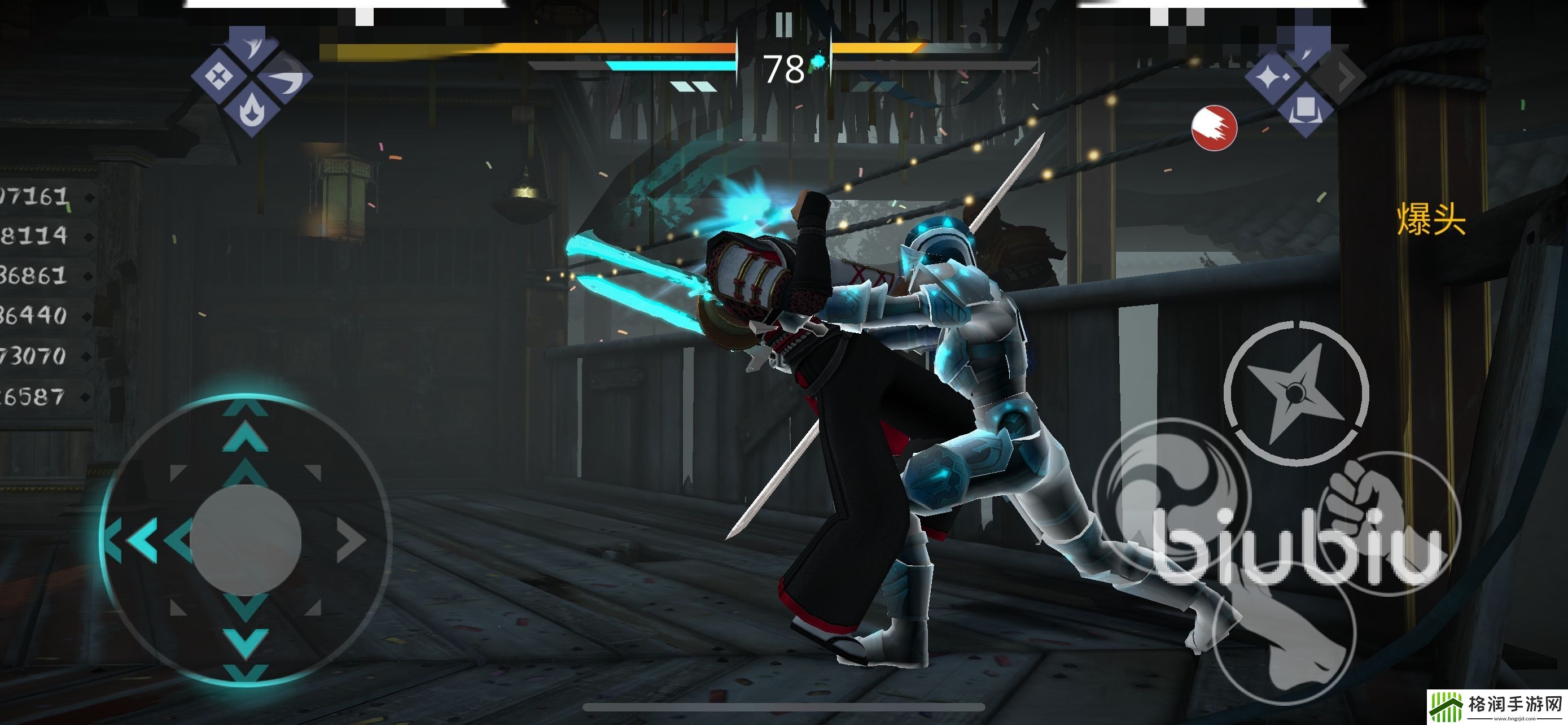Pause the fight
The height and width of the screenshot is (725, 1568).
[x=784, y=25]
